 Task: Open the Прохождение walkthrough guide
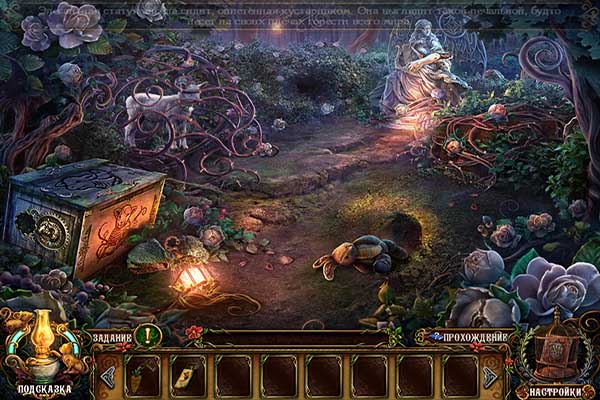(468, 337)
